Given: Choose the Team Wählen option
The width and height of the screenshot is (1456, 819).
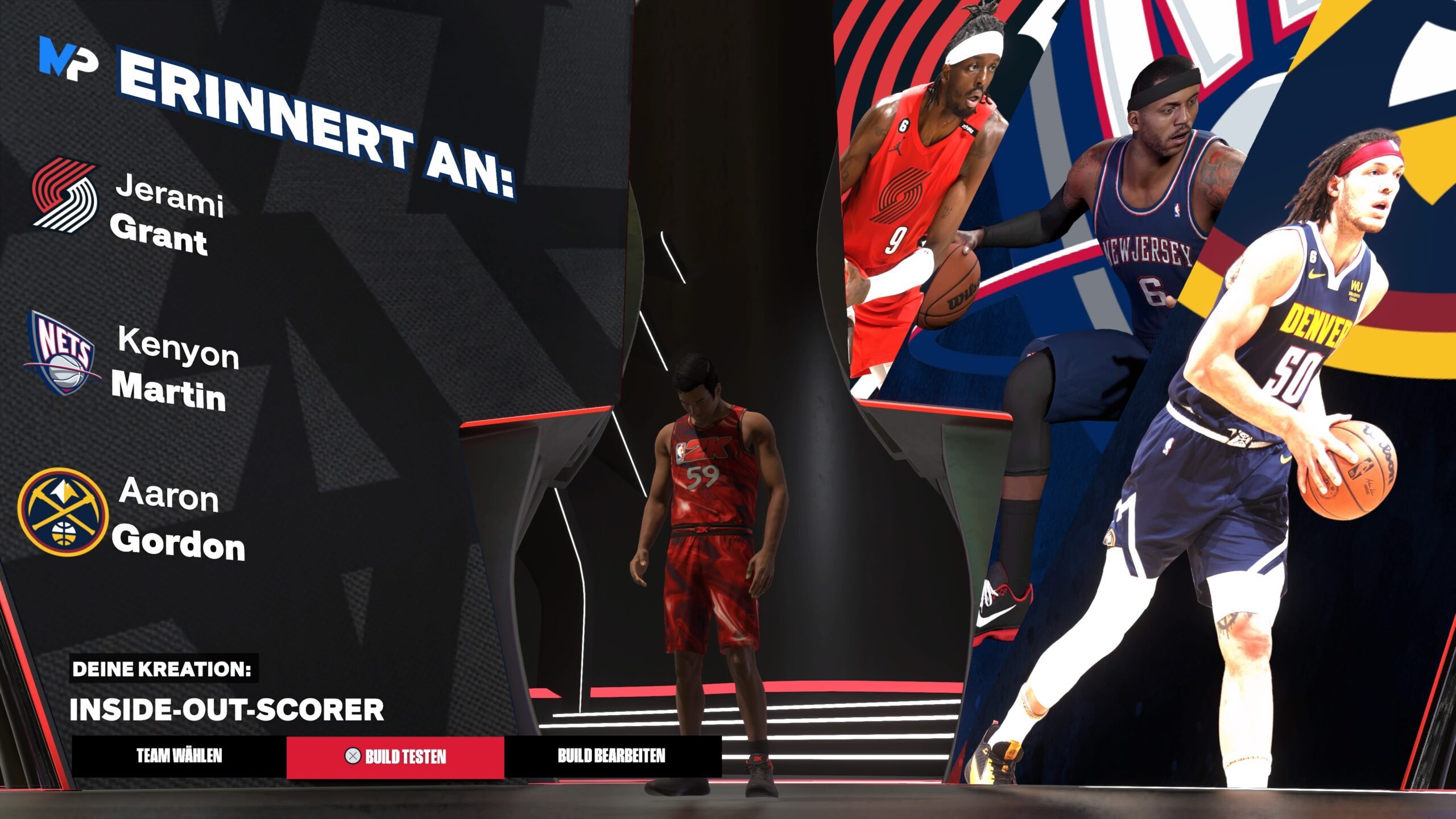Looking at the screenshot, I should coord(179,756).
